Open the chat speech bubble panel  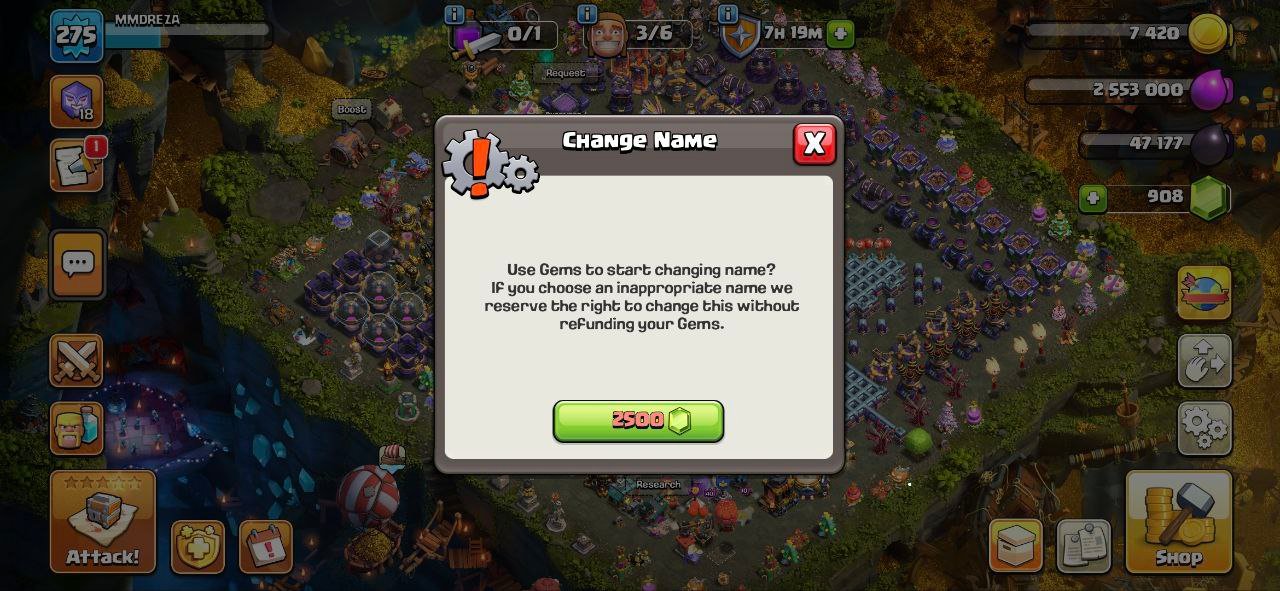point(77,264)
